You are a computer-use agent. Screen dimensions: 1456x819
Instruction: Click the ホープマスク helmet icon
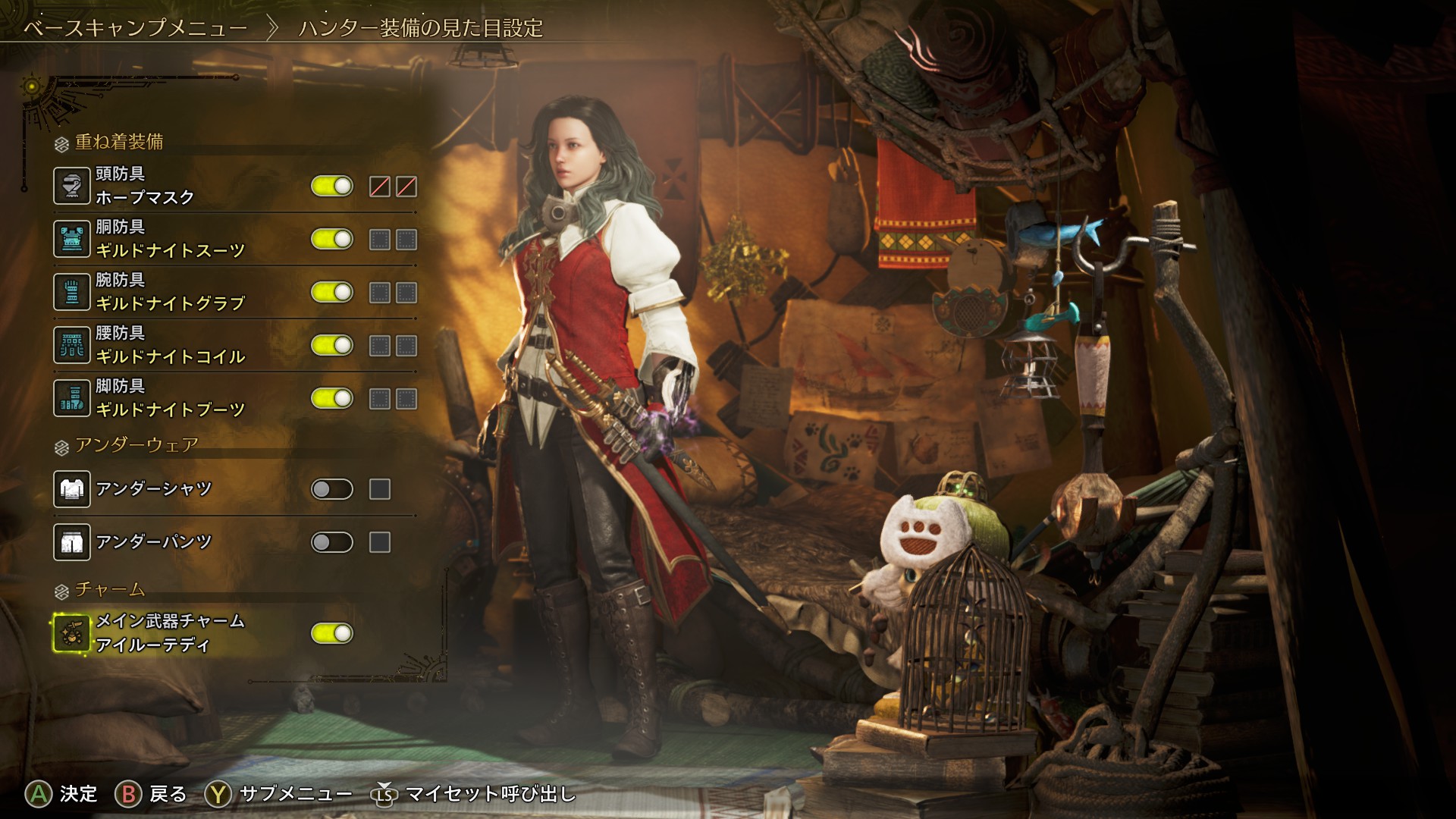coord(72,186)
